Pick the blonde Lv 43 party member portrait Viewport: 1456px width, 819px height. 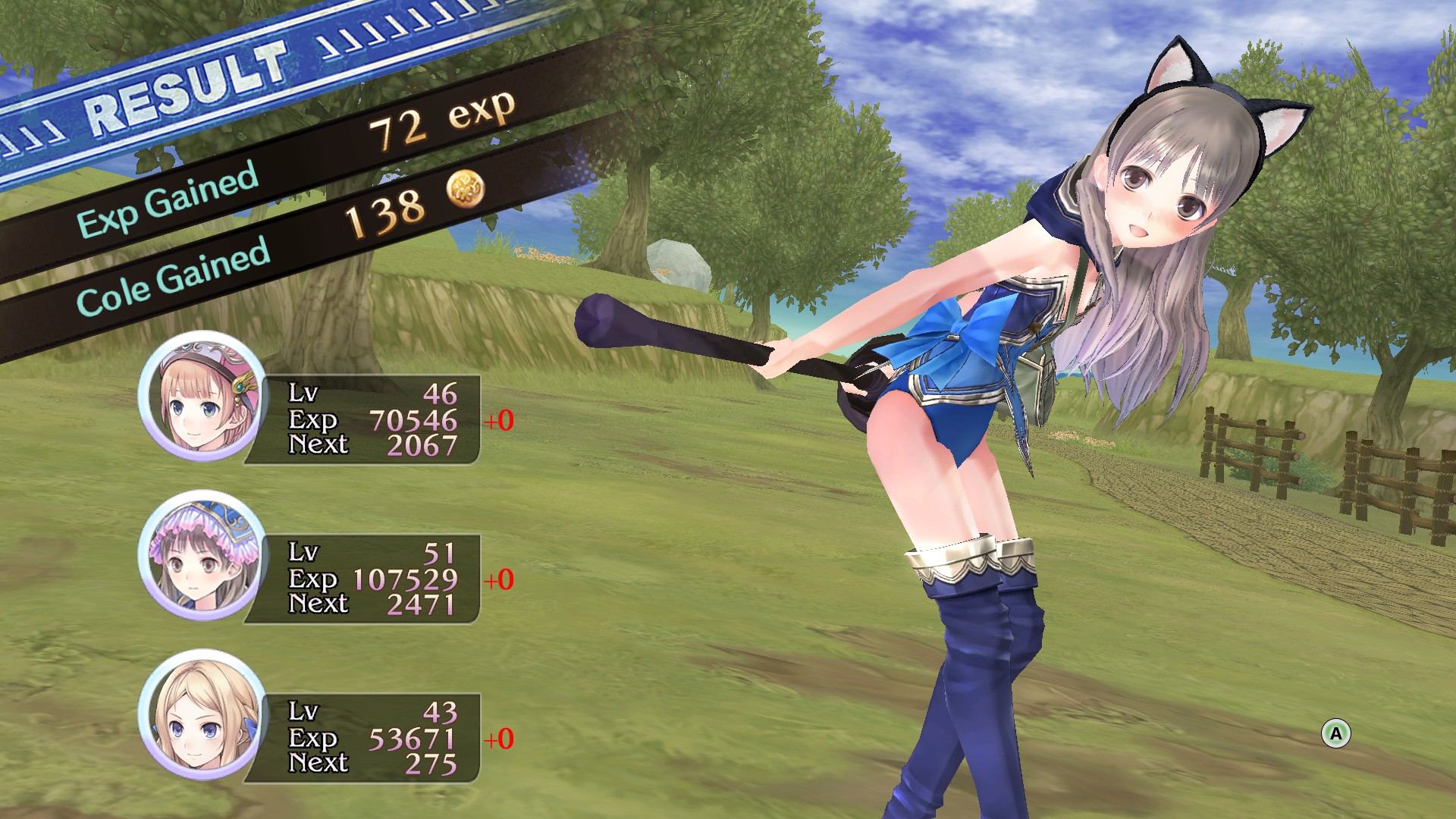[x=202, y=715]
